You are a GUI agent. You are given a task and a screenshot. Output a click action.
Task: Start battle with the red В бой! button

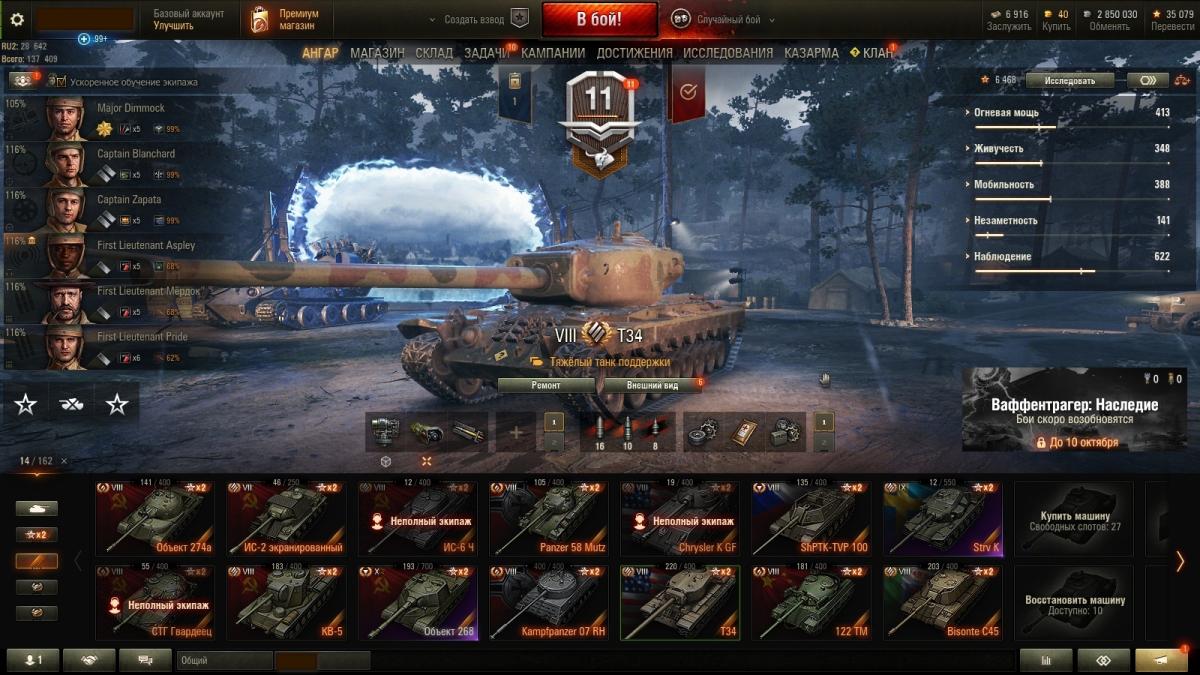pos(599,19)
